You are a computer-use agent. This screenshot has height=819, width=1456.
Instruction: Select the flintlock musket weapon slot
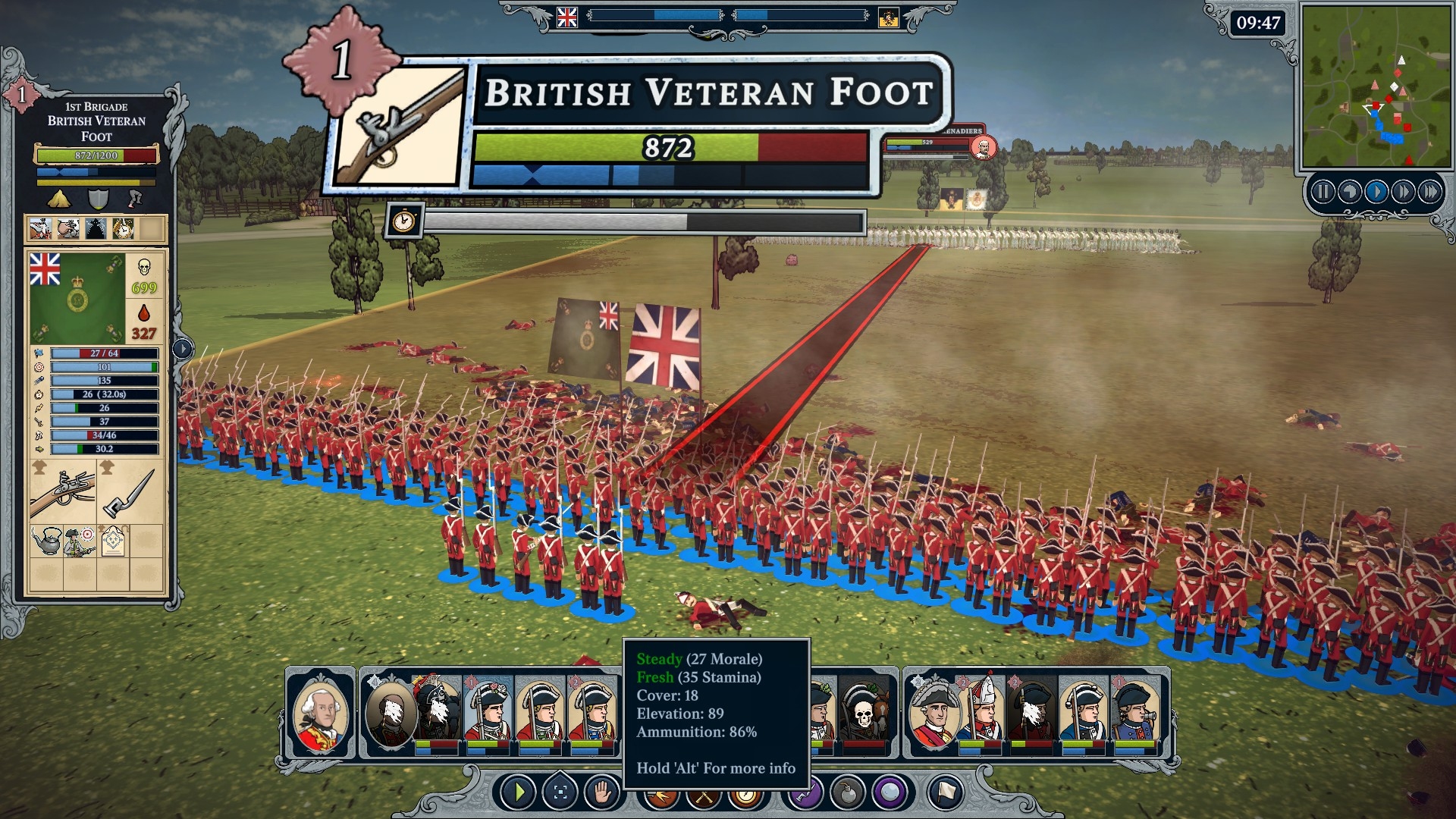tap(62, 494)
